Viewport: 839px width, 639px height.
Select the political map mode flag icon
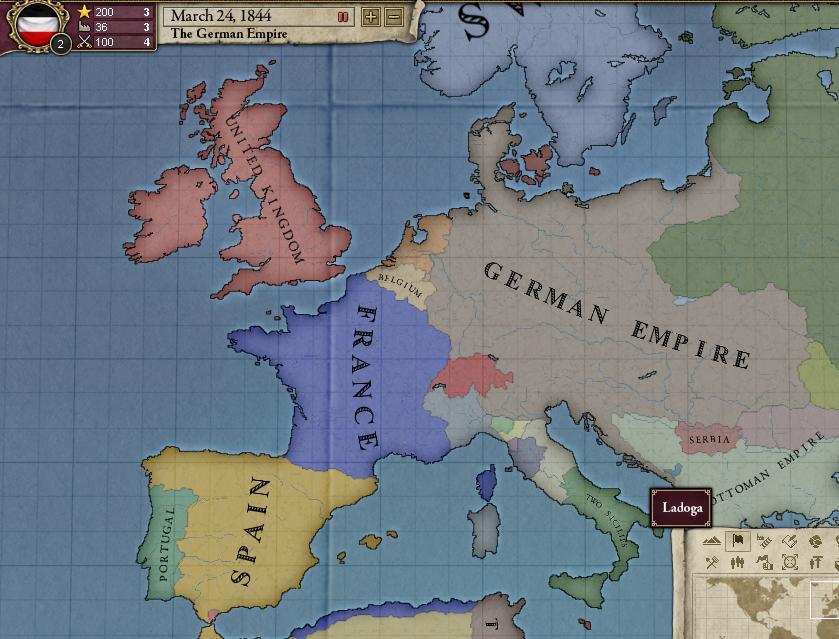(x=738, y=541)
